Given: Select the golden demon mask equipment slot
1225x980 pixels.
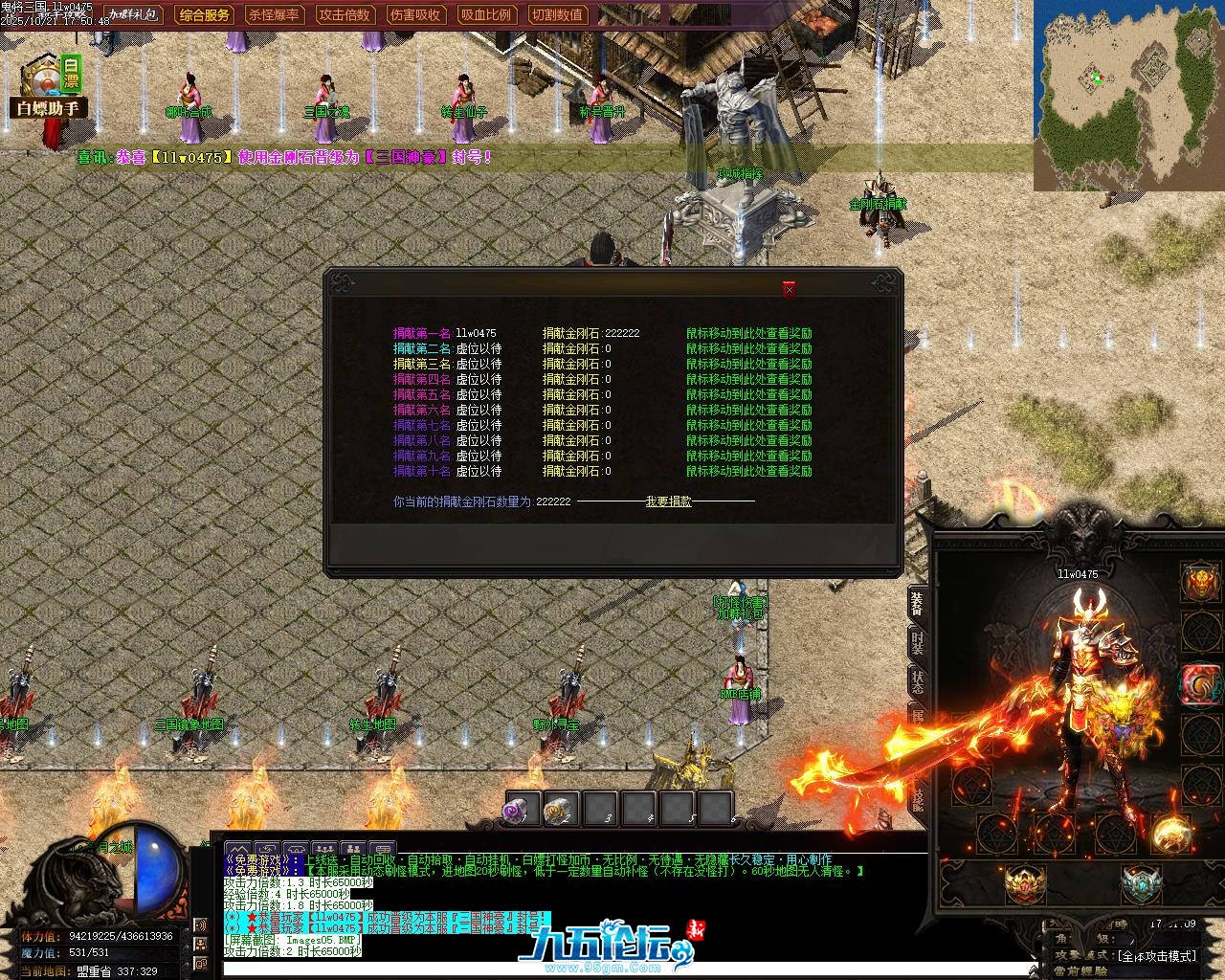Looking at the screenshot, I should point(1200,580).
